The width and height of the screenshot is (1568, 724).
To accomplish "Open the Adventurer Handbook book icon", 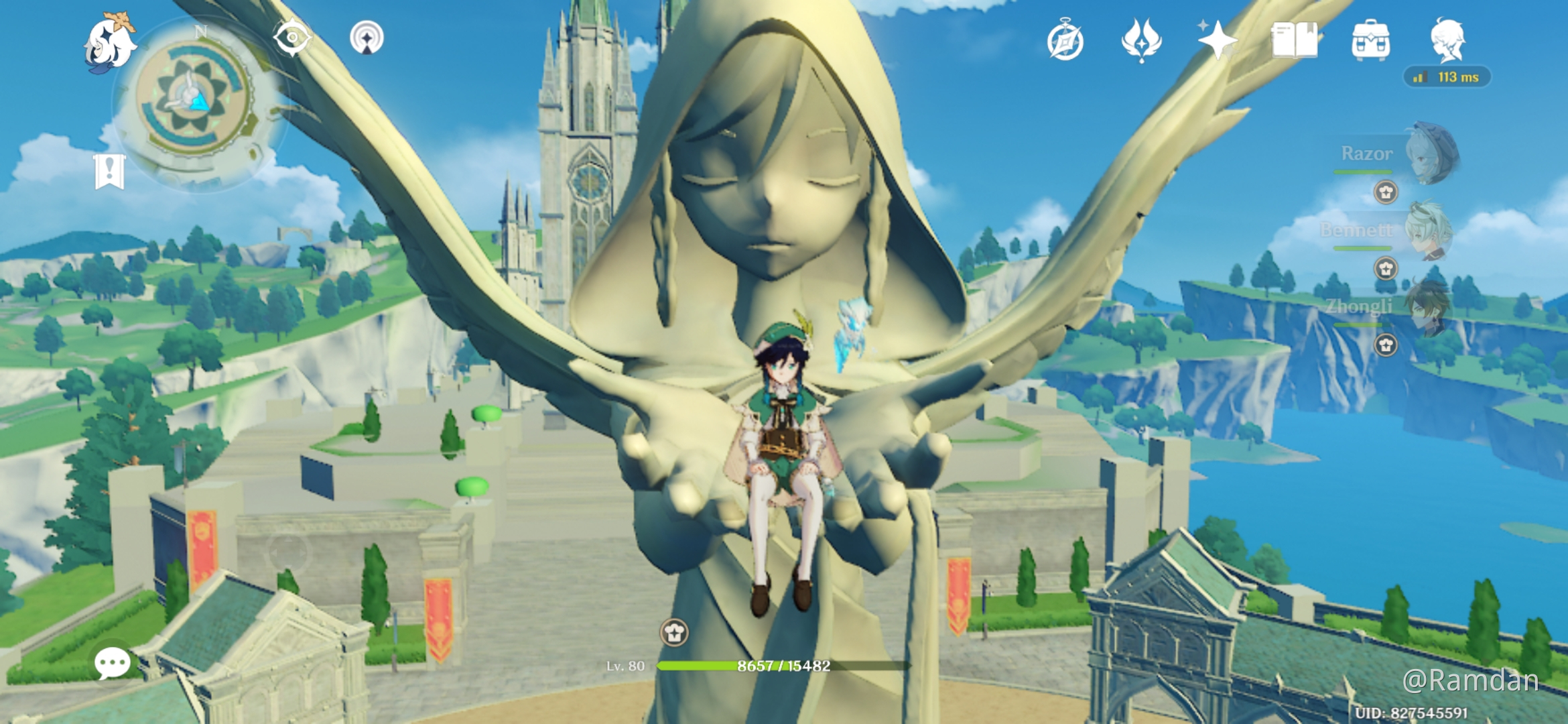I will click(1294, 40).
